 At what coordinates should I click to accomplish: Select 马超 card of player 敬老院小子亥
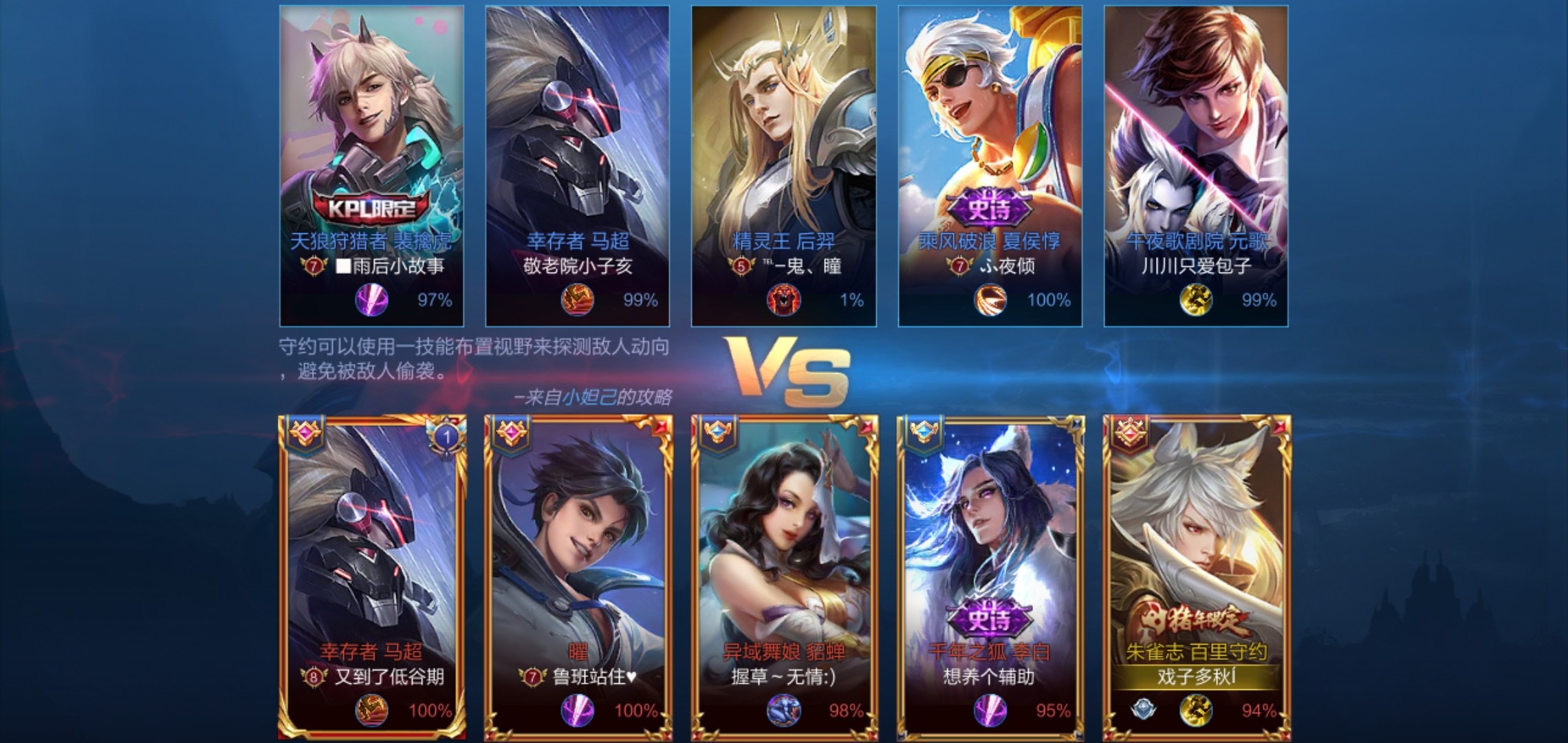(x=577, y=165)
